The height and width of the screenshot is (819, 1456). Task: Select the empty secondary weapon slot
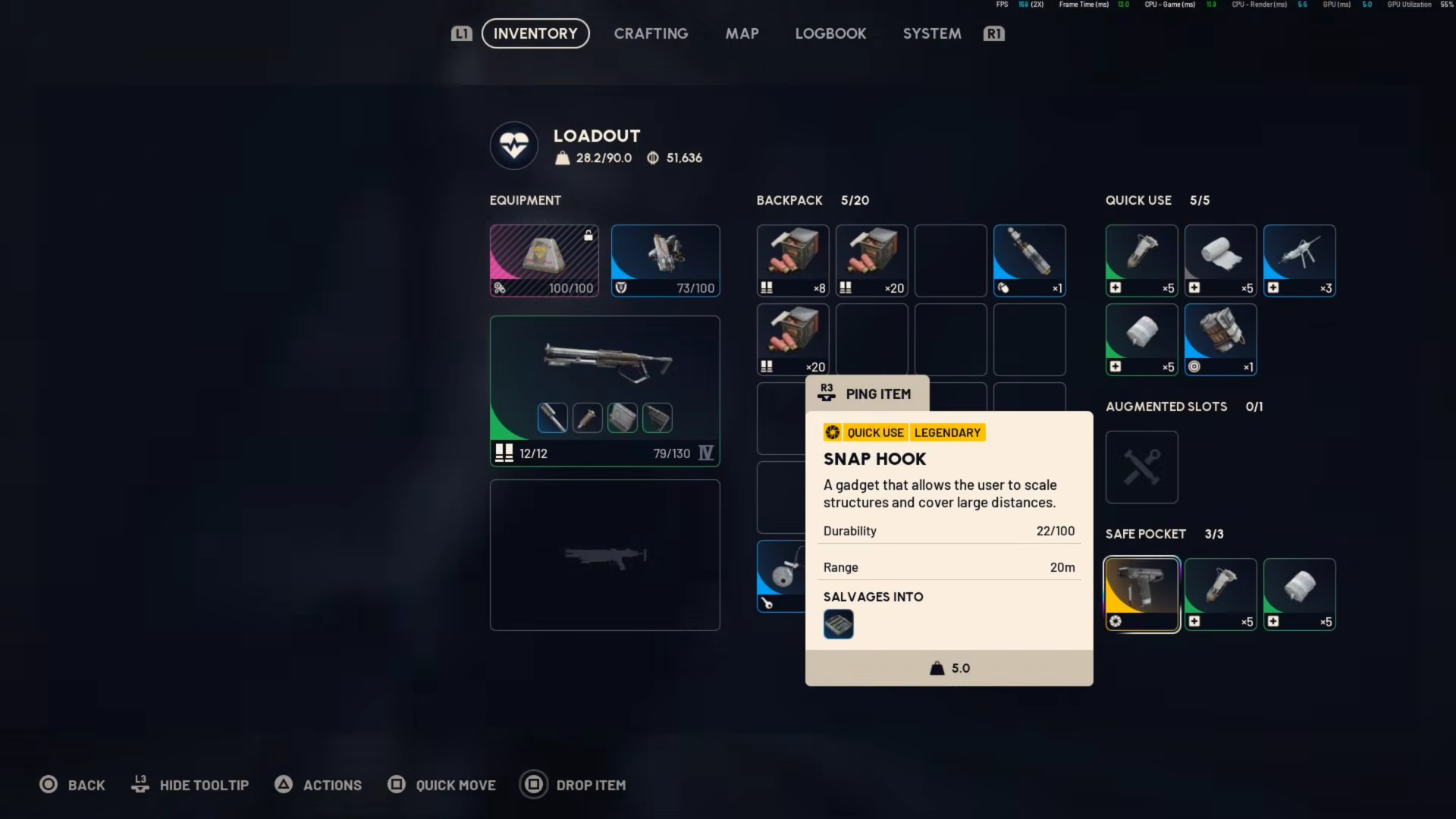(604, 554)
